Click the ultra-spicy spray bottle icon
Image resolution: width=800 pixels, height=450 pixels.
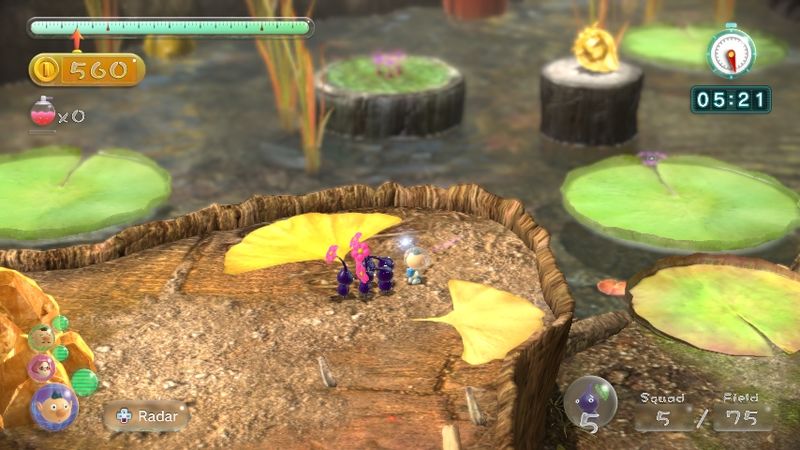coord(41,115)
